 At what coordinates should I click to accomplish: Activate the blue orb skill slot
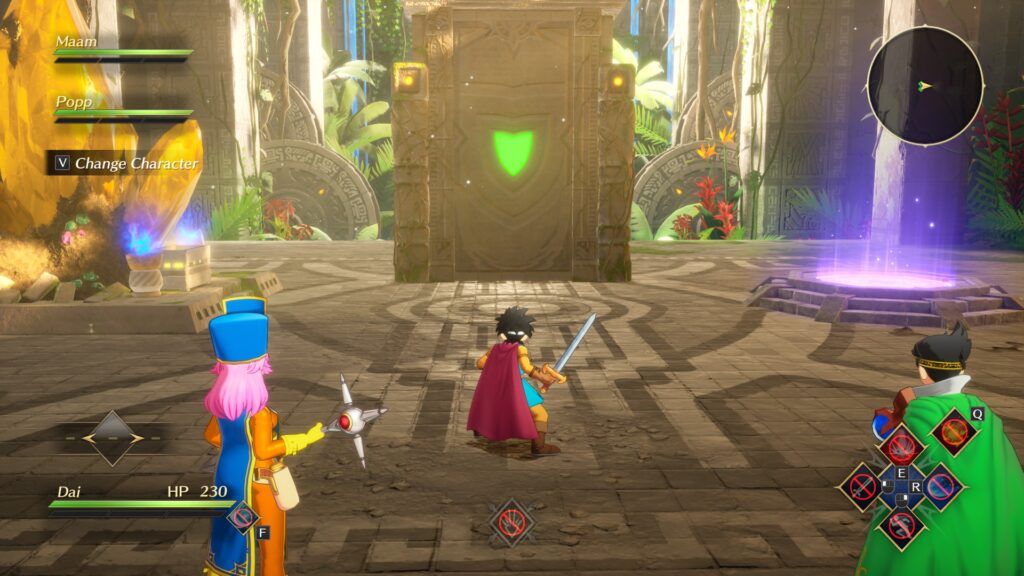pyautogui.click(x=940, y=487)
